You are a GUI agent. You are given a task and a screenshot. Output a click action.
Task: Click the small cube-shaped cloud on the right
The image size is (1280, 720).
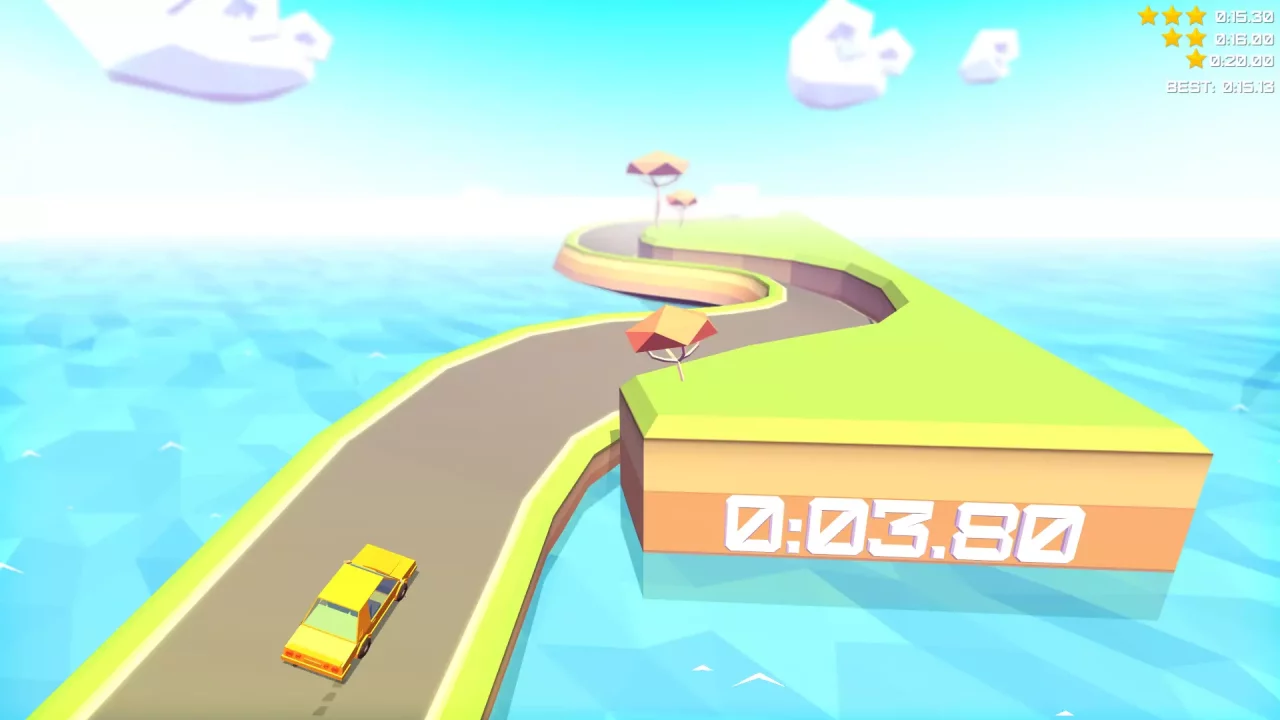click(x=988, y=55)
